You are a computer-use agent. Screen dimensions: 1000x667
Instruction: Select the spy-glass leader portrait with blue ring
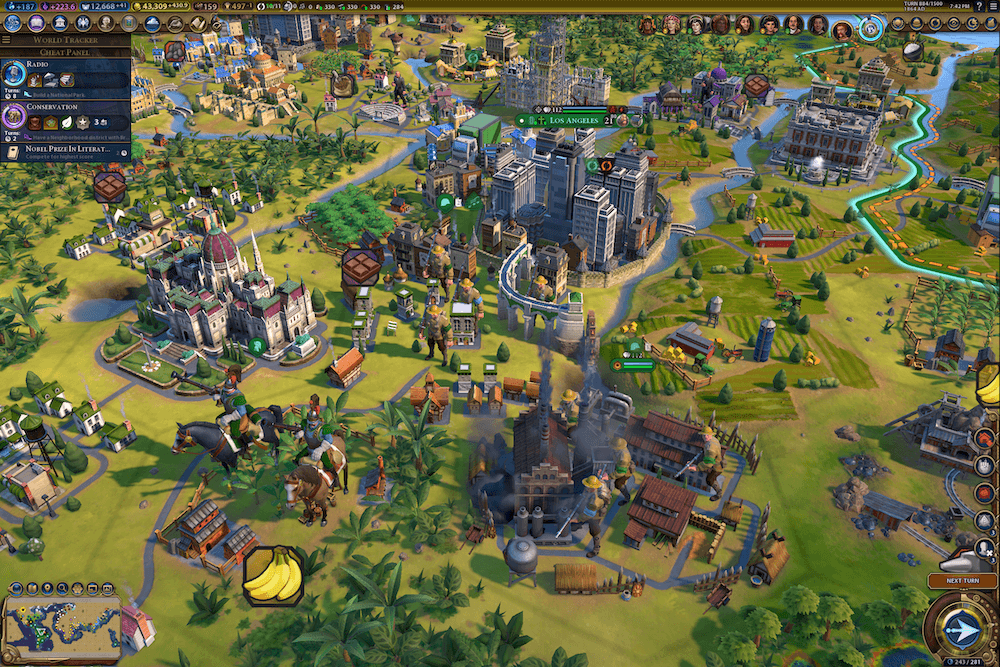click(x=869, y=27)
